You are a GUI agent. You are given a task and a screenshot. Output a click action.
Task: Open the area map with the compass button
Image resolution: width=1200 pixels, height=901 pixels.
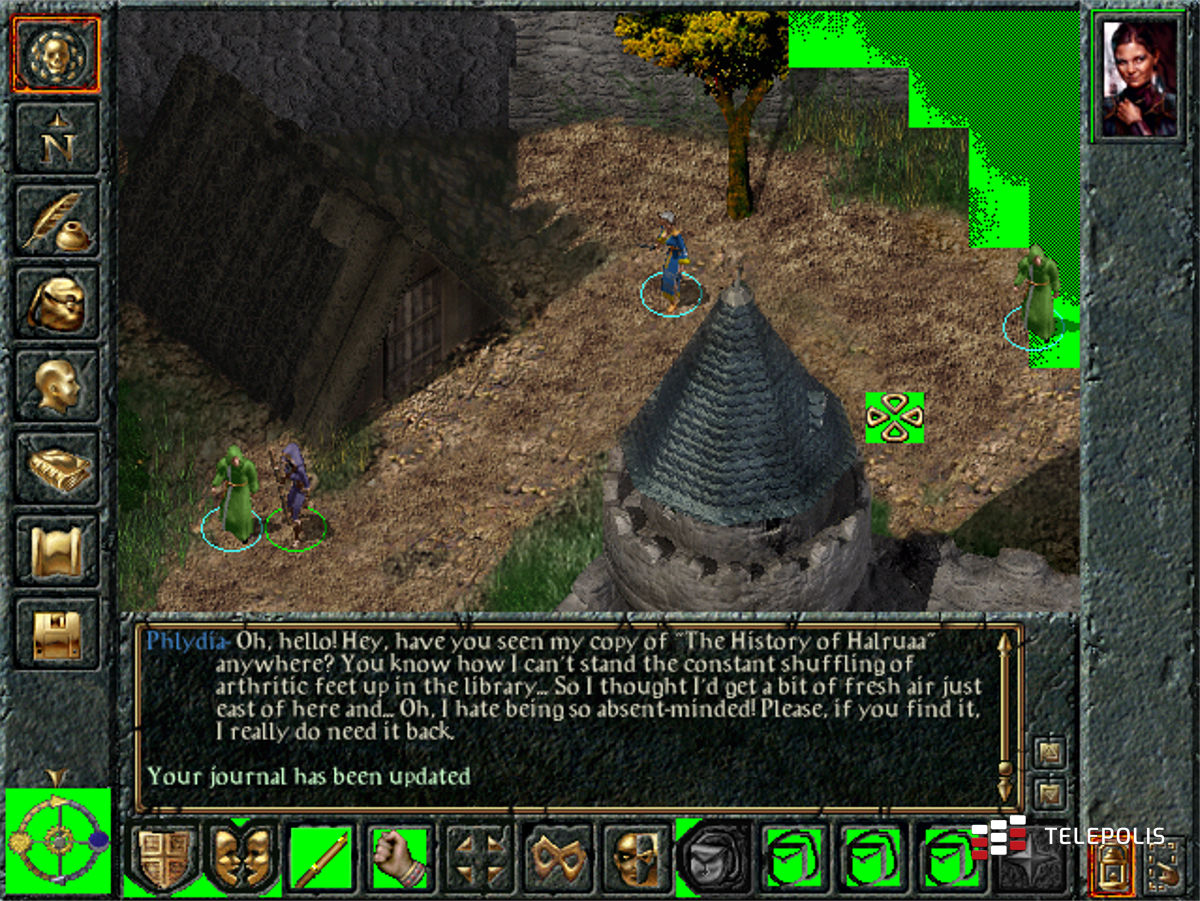56,138
